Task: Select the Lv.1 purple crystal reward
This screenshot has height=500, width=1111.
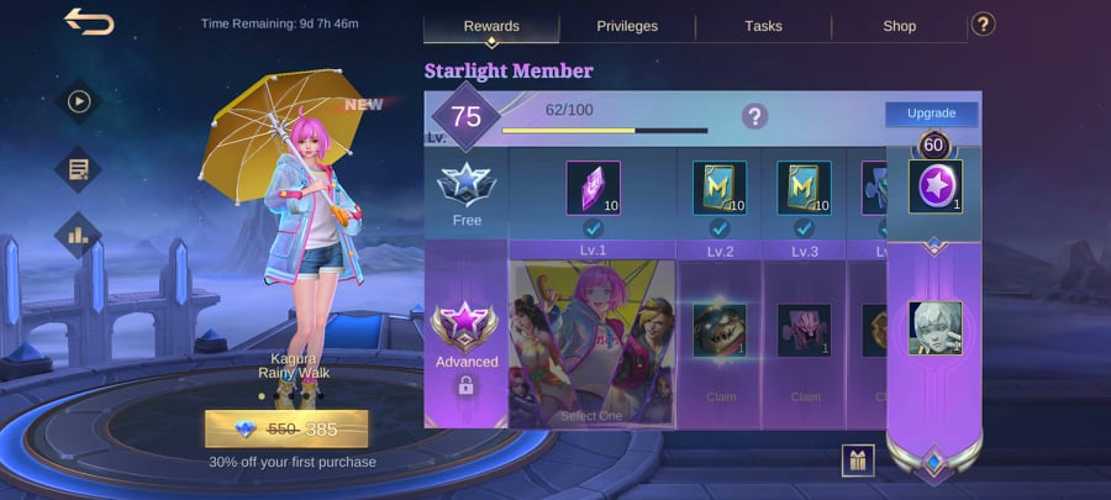Action: [593, 188]
